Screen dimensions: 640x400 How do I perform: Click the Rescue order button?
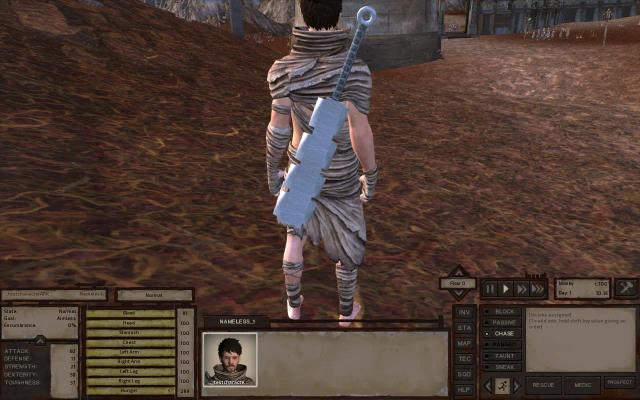tap(544, 383)
